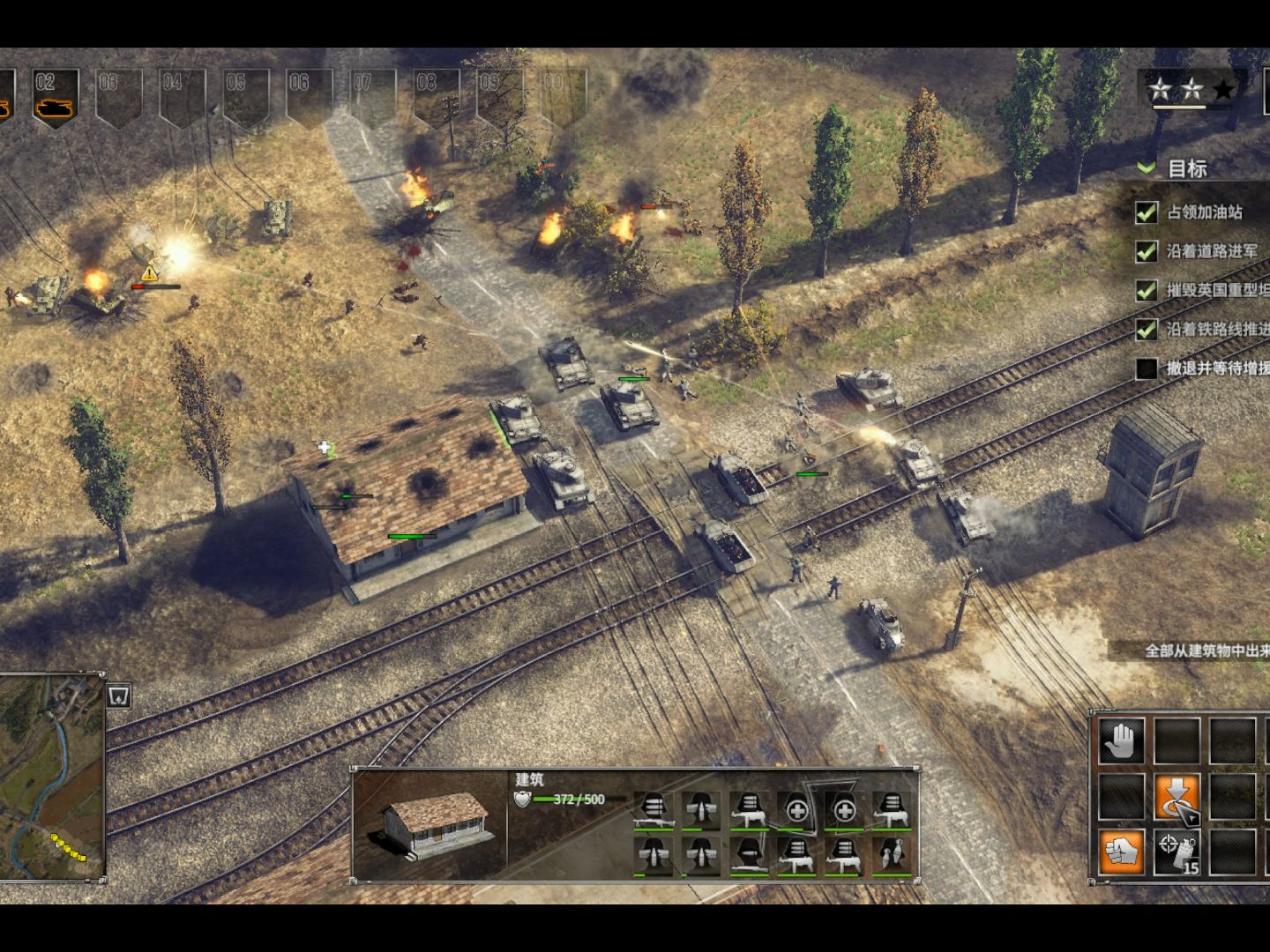
Task: Toggle the button at minimap's top-right corner
Action: tap(118, 696)
